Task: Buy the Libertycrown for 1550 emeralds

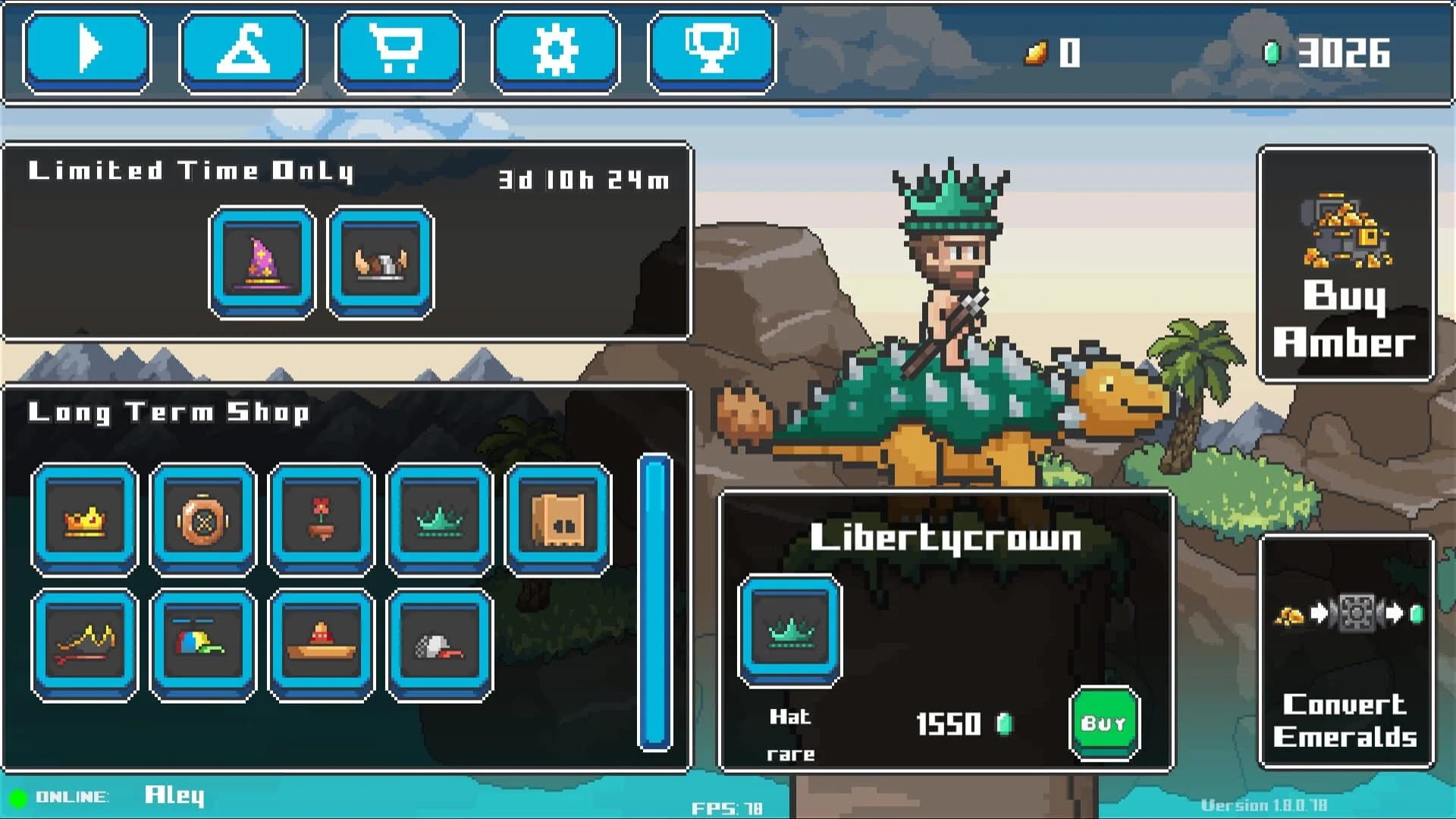Action: point(1106,723)
